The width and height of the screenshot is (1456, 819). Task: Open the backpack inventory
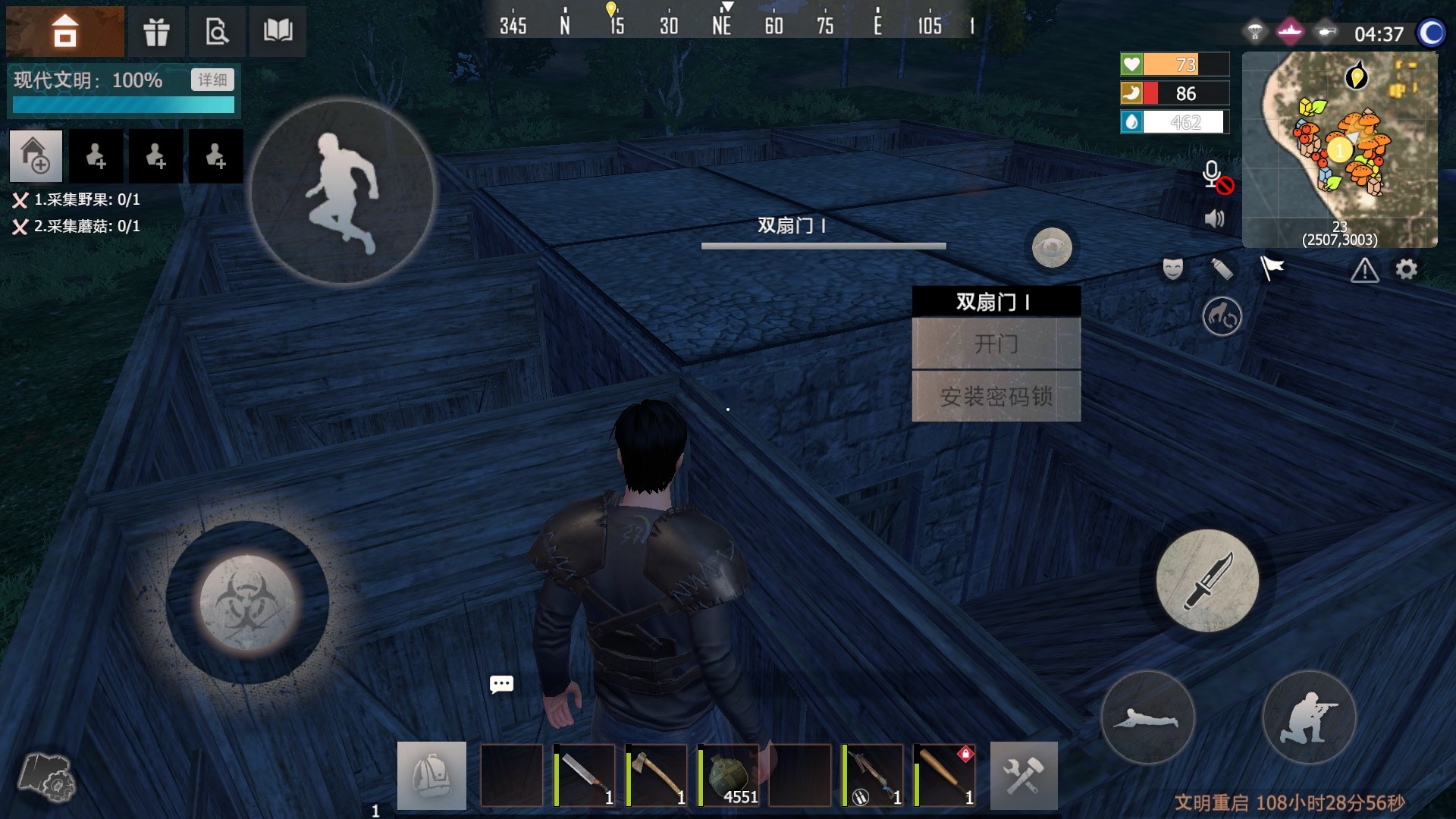pyautogui.click(x=431, y=775)
